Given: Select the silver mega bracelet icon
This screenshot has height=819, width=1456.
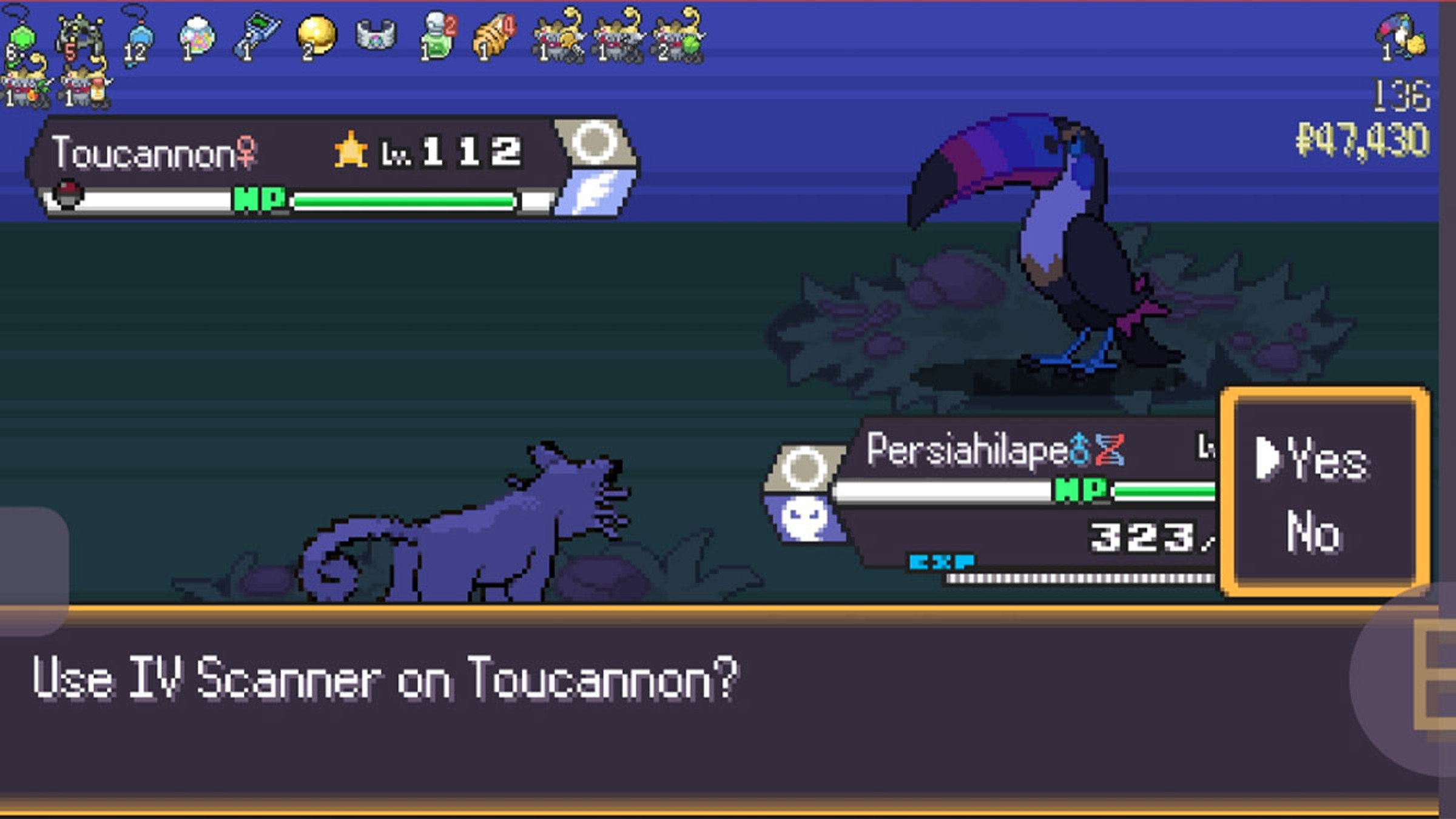Looking at the screenshot, I should click(376, 35).
